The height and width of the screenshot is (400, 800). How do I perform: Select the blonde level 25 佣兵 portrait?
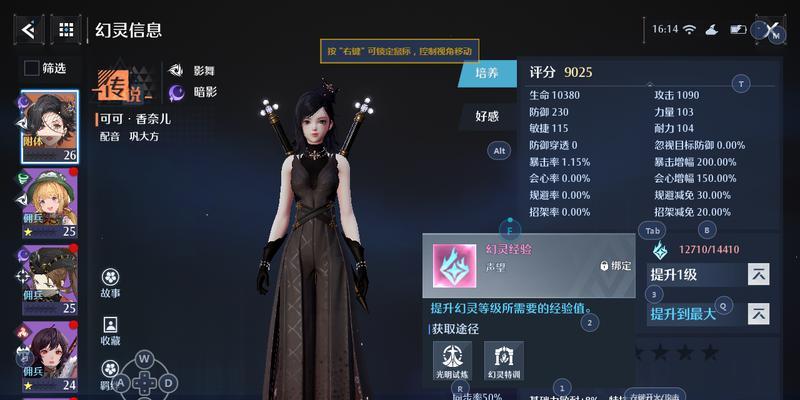pyautogui.click(x=50, y=204)
